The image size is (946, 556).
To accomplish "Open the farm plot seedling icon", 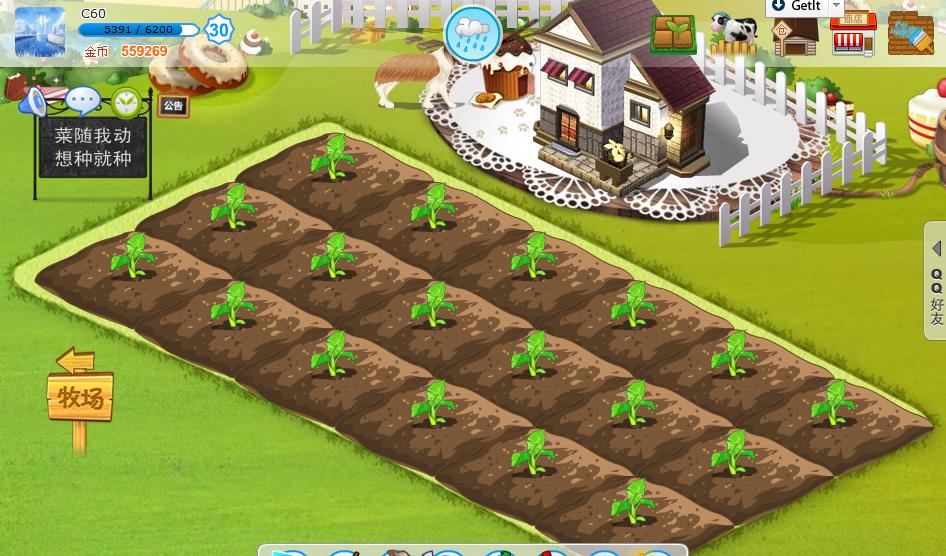I will click(673, 34).
